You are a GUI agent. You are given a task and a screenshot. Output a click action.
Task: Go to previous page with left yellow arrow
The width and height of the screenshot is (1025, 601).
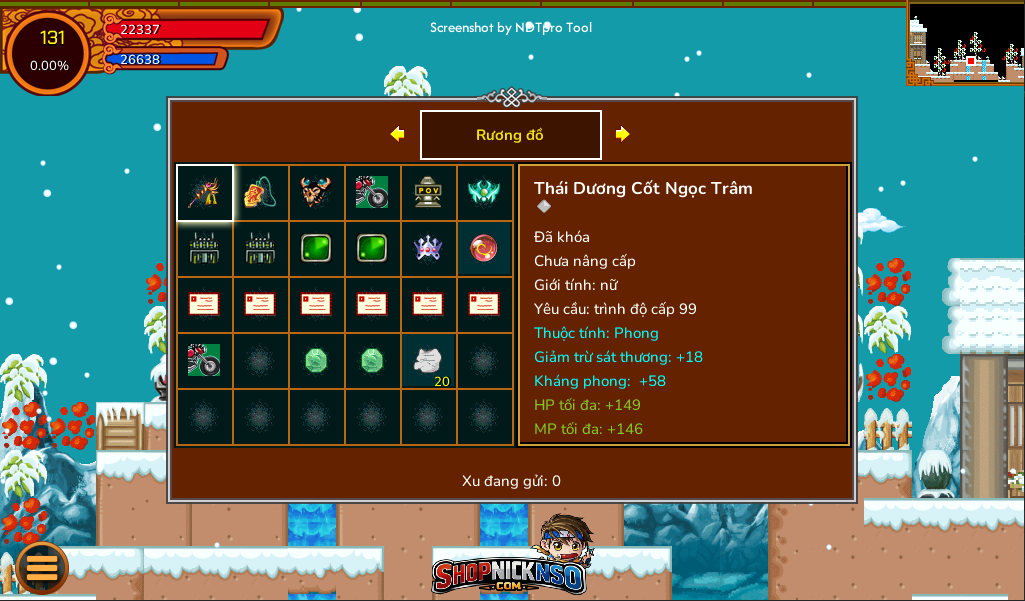(397, 134)
